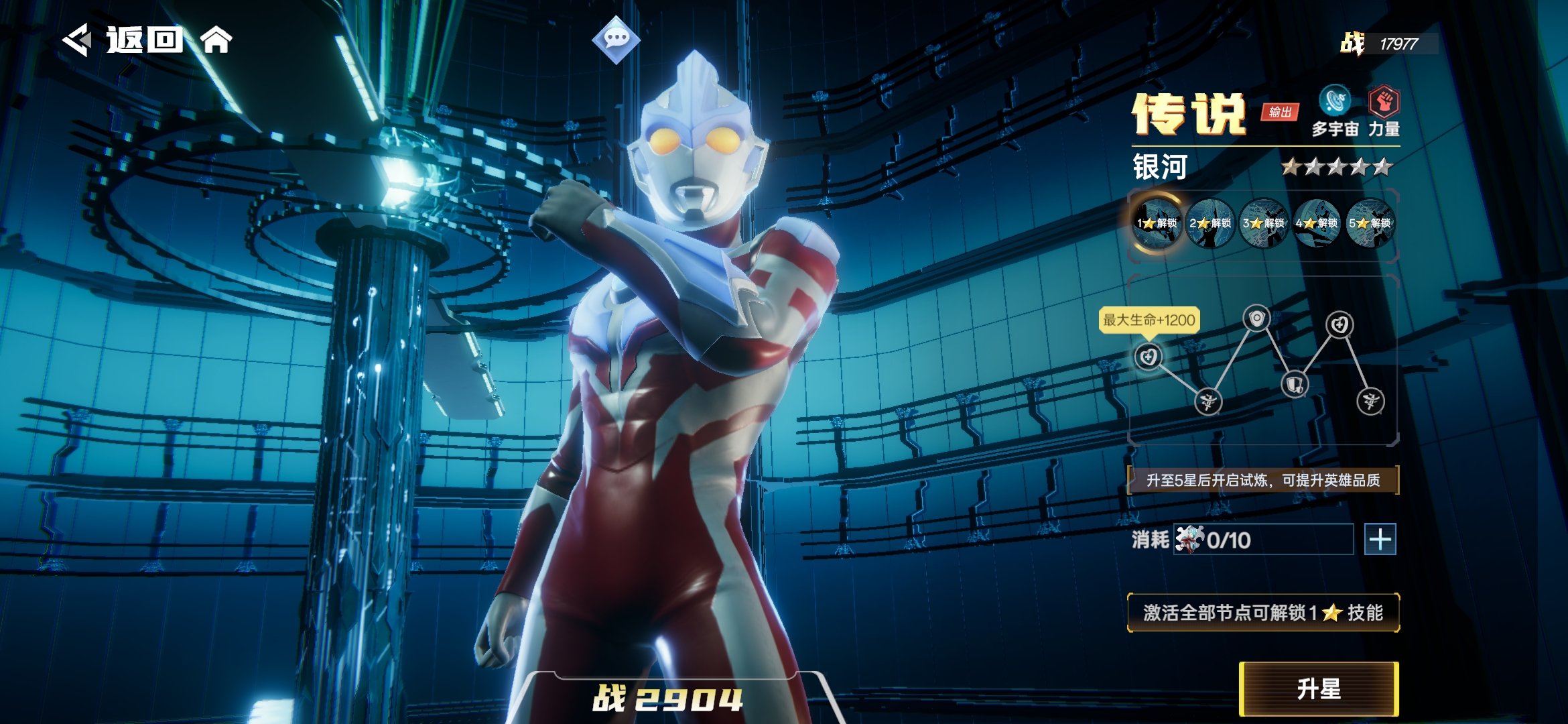Viewport: 1568px width, 724px height.
Task: Open the chat bubble icon
Action: 616,39
